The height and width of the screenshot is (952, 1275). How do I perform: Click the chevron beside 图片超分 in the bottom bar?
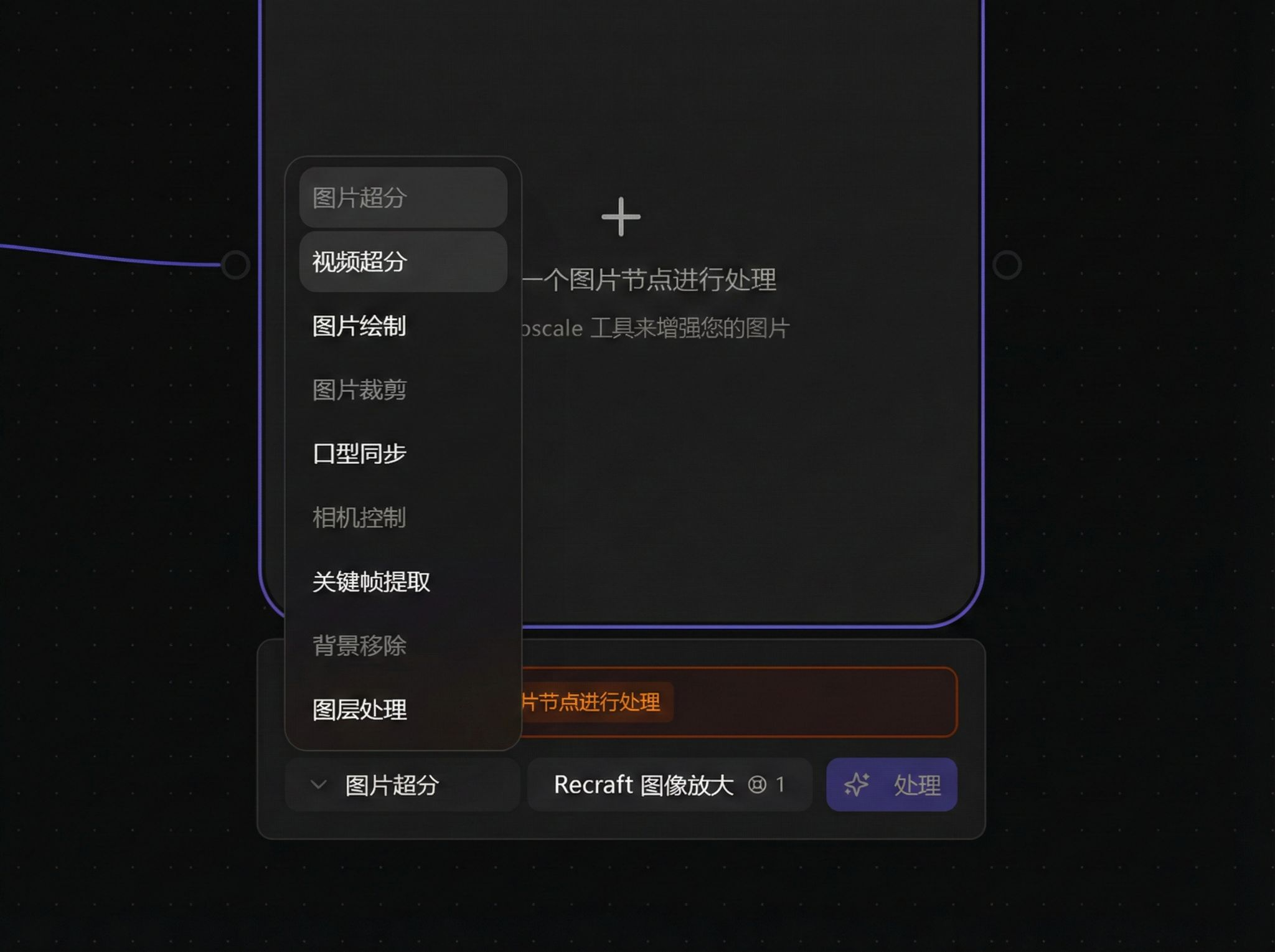[318, 785]
